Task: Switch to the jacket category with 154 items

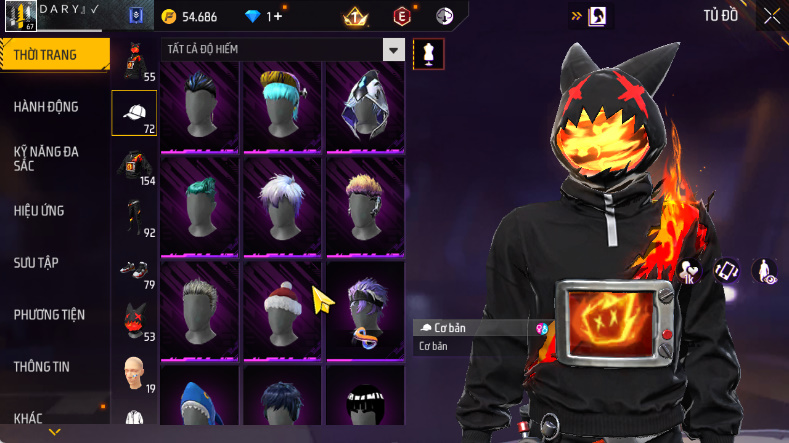Action: (x=134, y=167)
